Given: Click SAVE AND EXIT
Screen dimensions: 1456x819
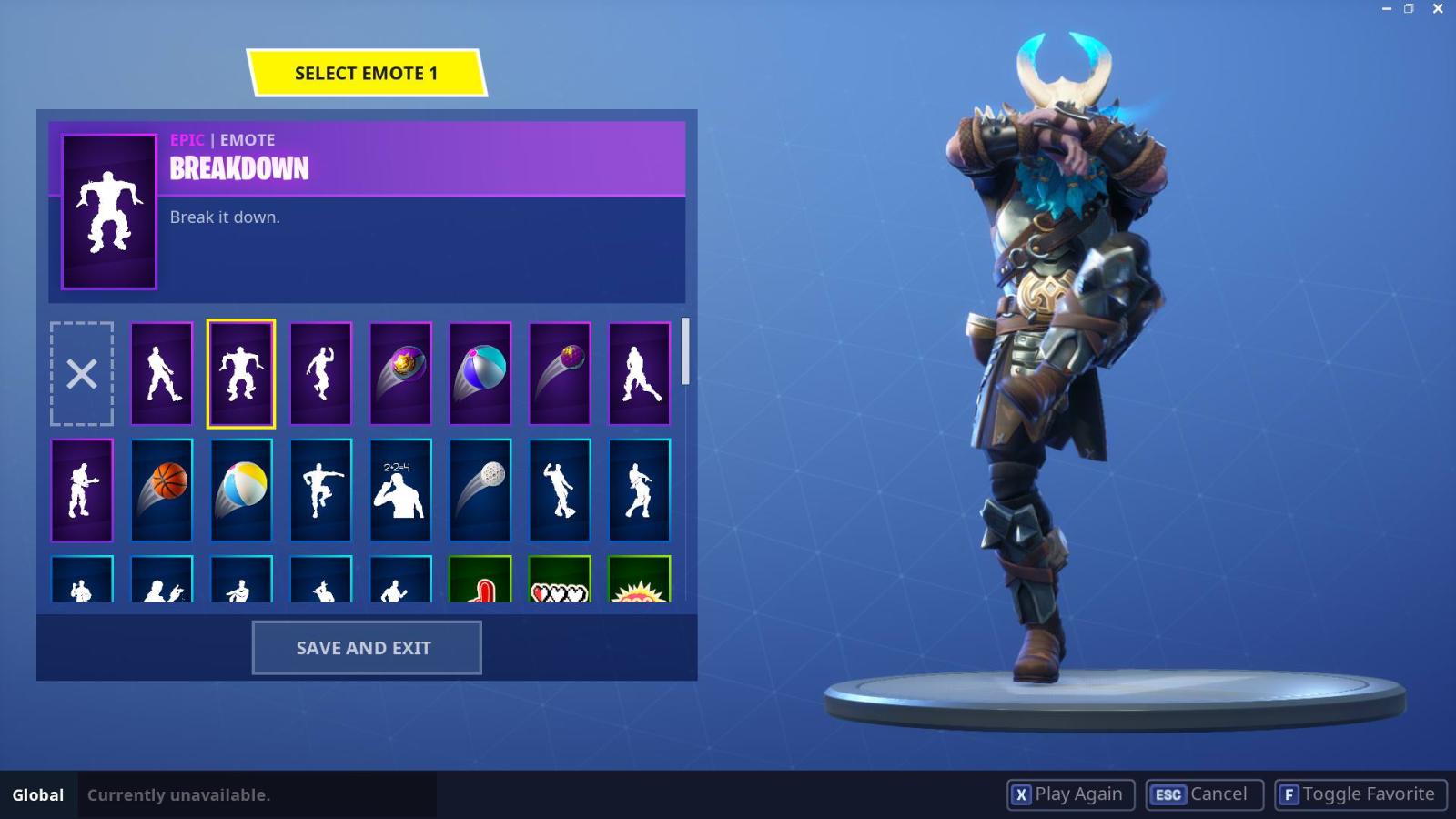Looking at the screenshot, I should click(366, 647).
